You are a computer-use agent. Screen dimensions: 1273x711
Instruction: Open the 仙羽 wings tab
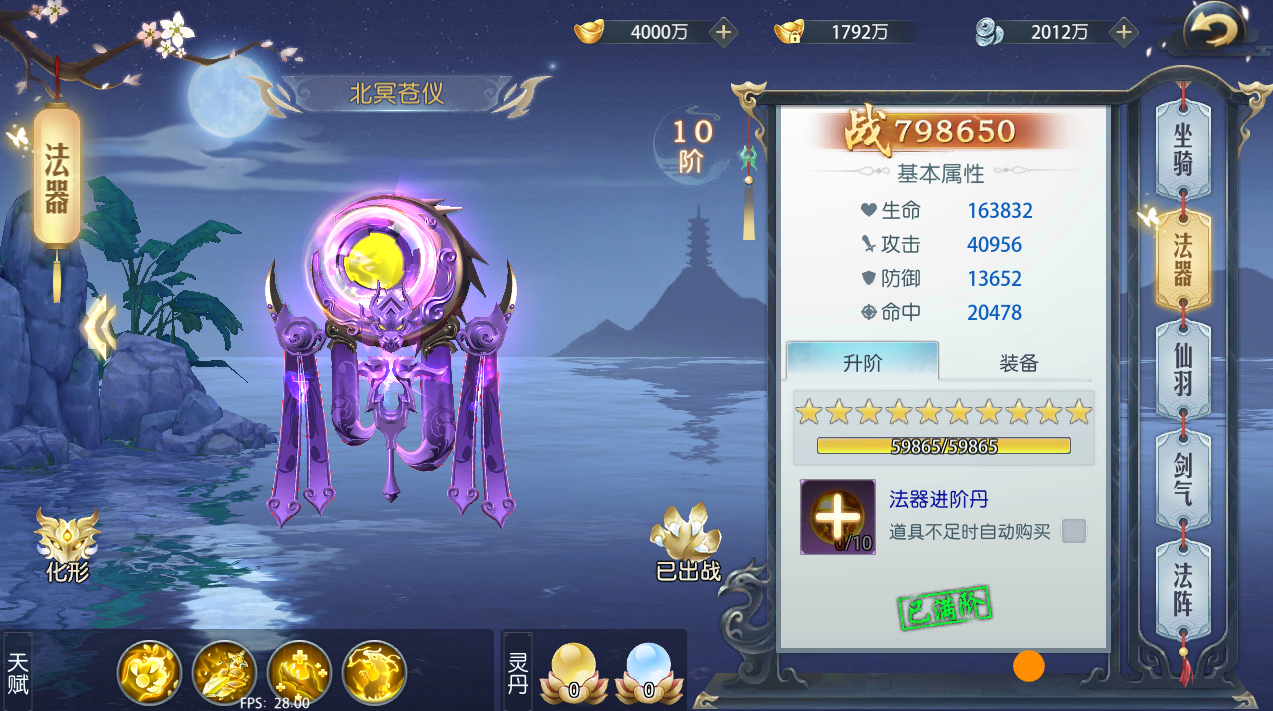click(1183, 371)
